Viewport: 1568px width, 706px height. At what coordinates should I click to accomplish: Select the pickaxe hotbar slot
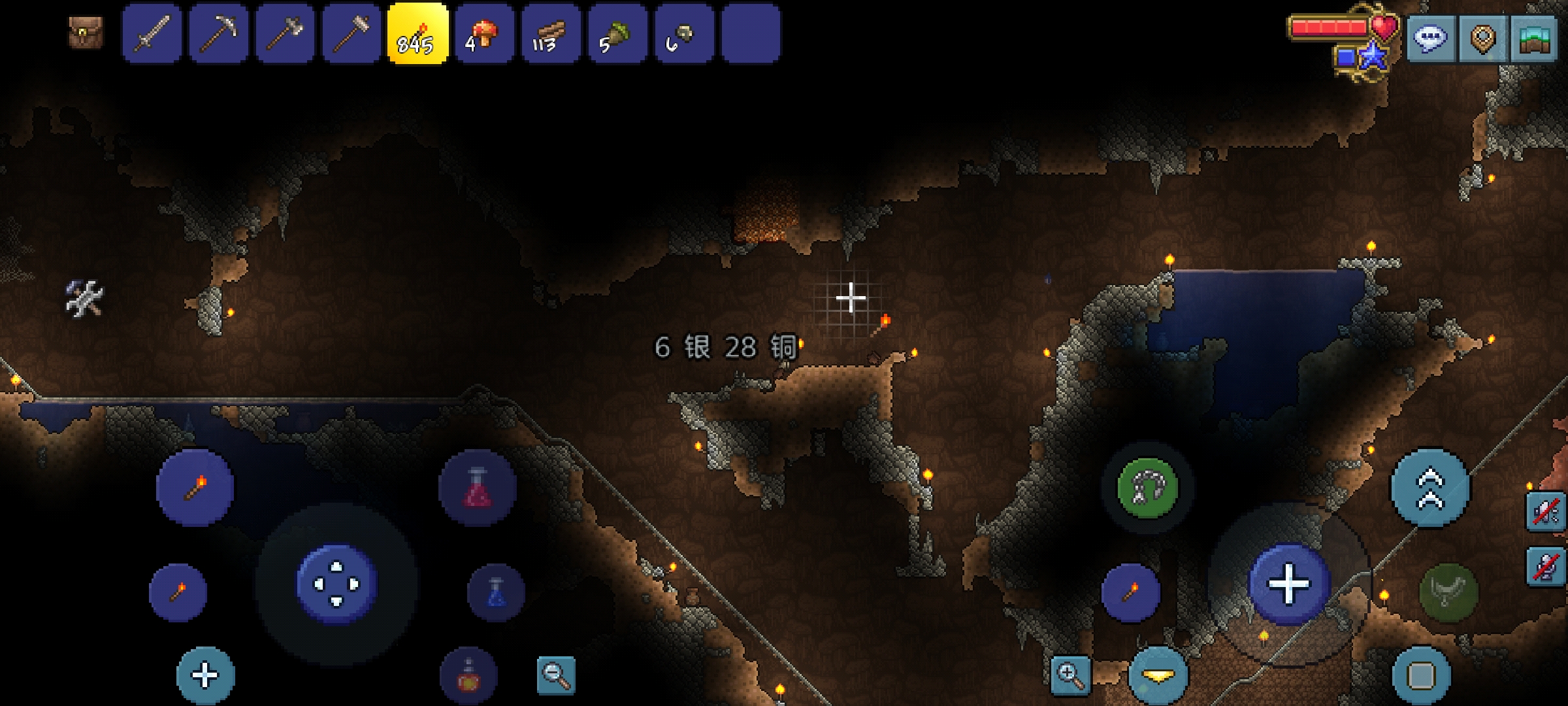pos(219,33)
